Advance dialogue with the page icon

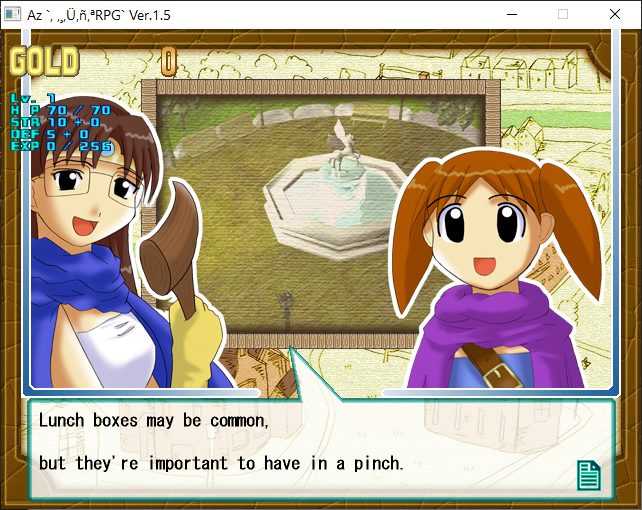[x=589, y=475]
